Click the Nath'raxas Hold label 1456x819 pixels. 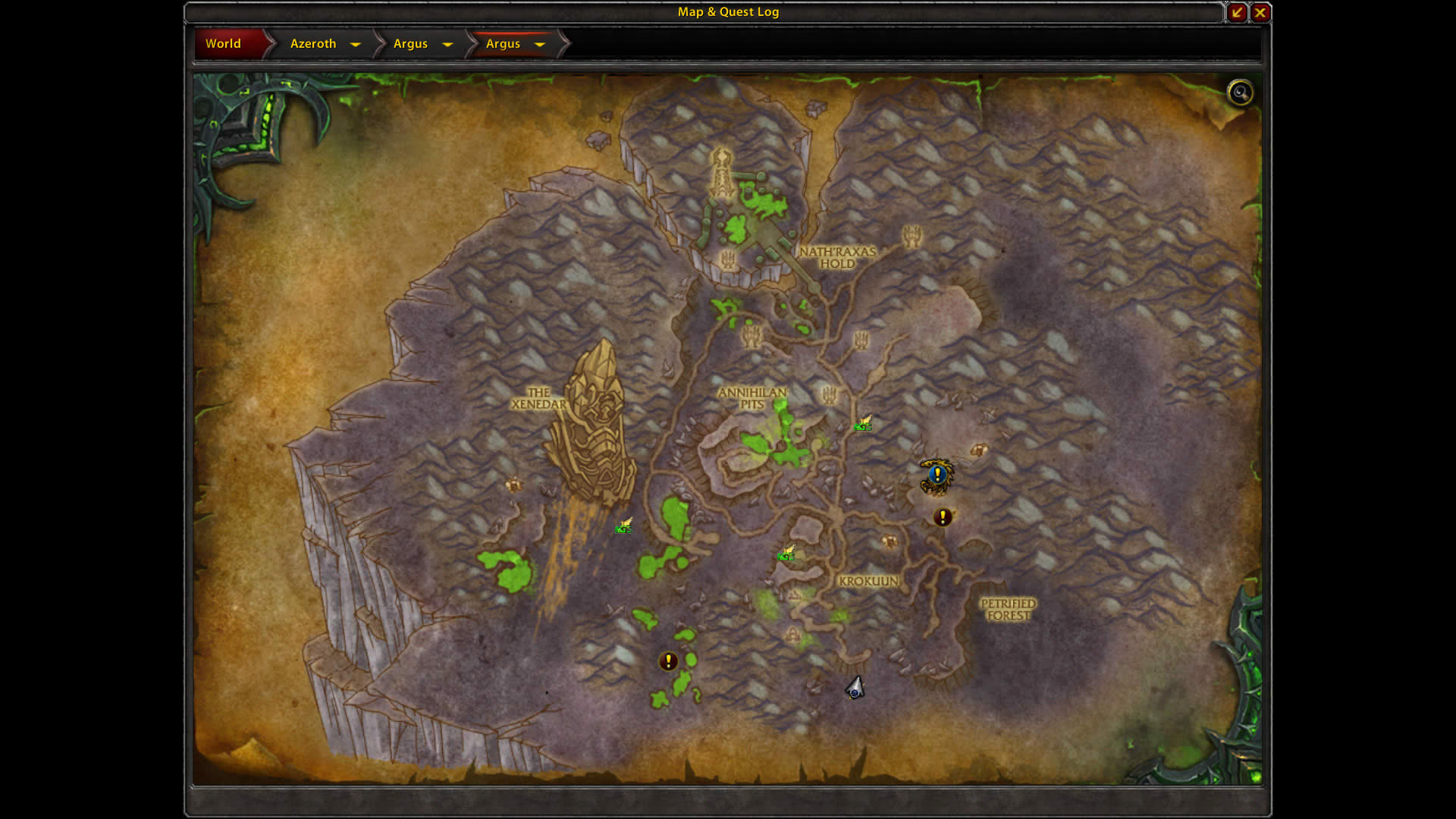pyautogui.click(x=837, y=257)
